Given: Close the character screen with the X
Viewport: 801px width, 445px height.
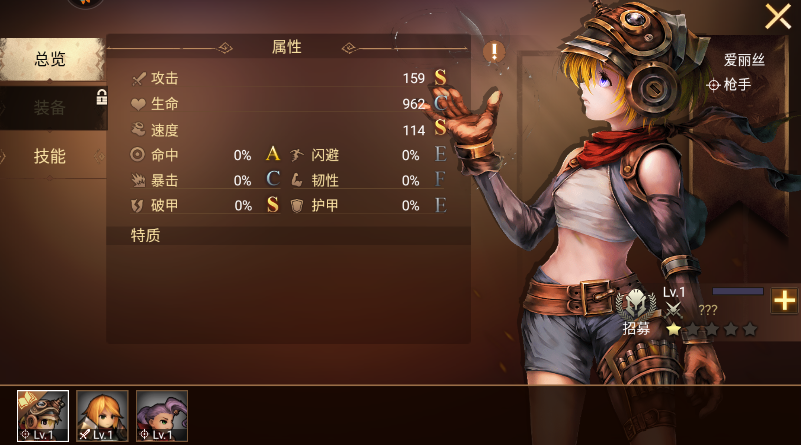Looking at the screenshot, I should pyautogui.click(x=778, y=16).
